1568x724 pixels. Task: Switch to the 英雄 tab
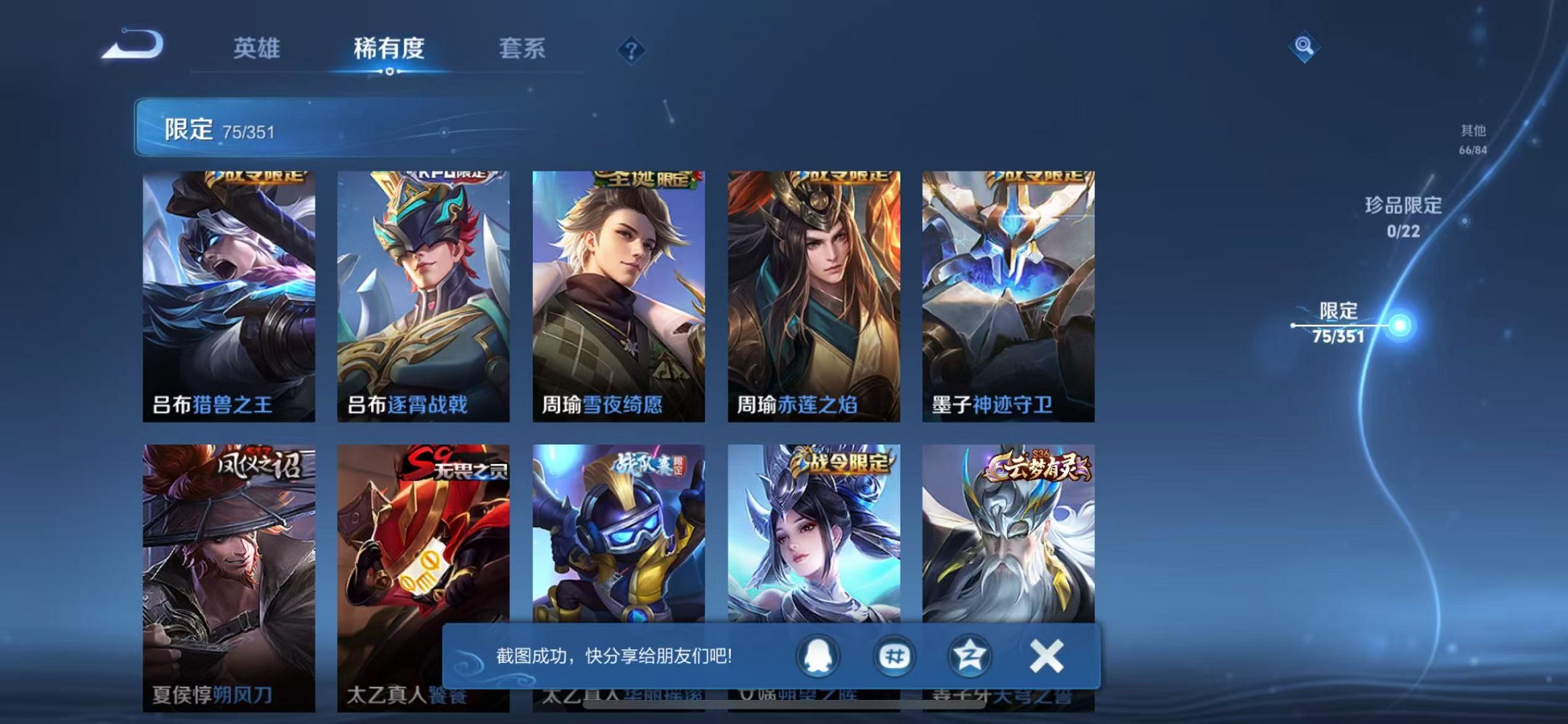(256, 50)
